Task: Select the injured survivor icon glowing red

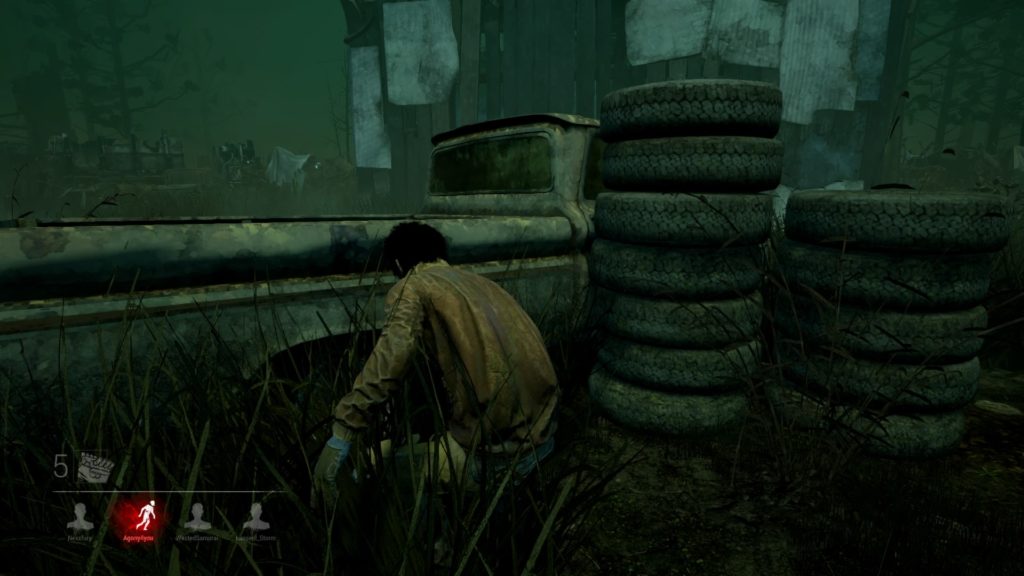Action: coord(138,515)
